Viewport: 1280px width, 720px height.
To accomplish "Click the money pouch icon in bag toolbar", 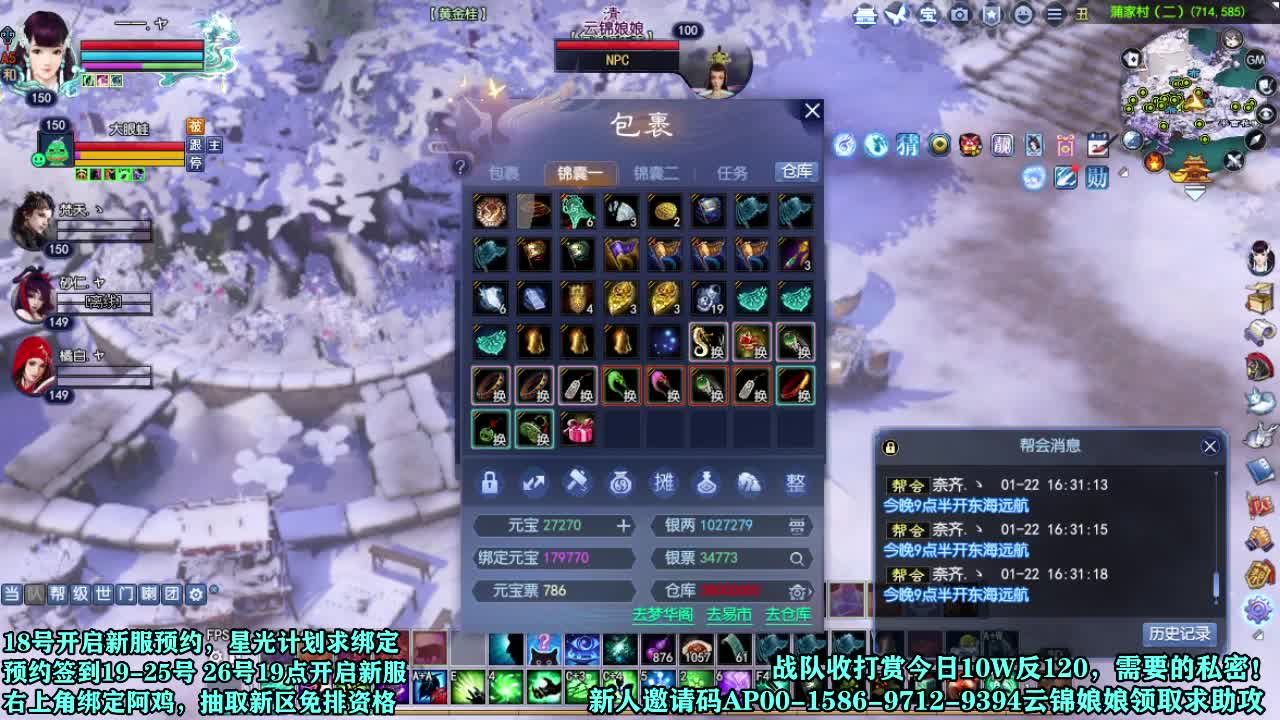I will coord(622,484).
